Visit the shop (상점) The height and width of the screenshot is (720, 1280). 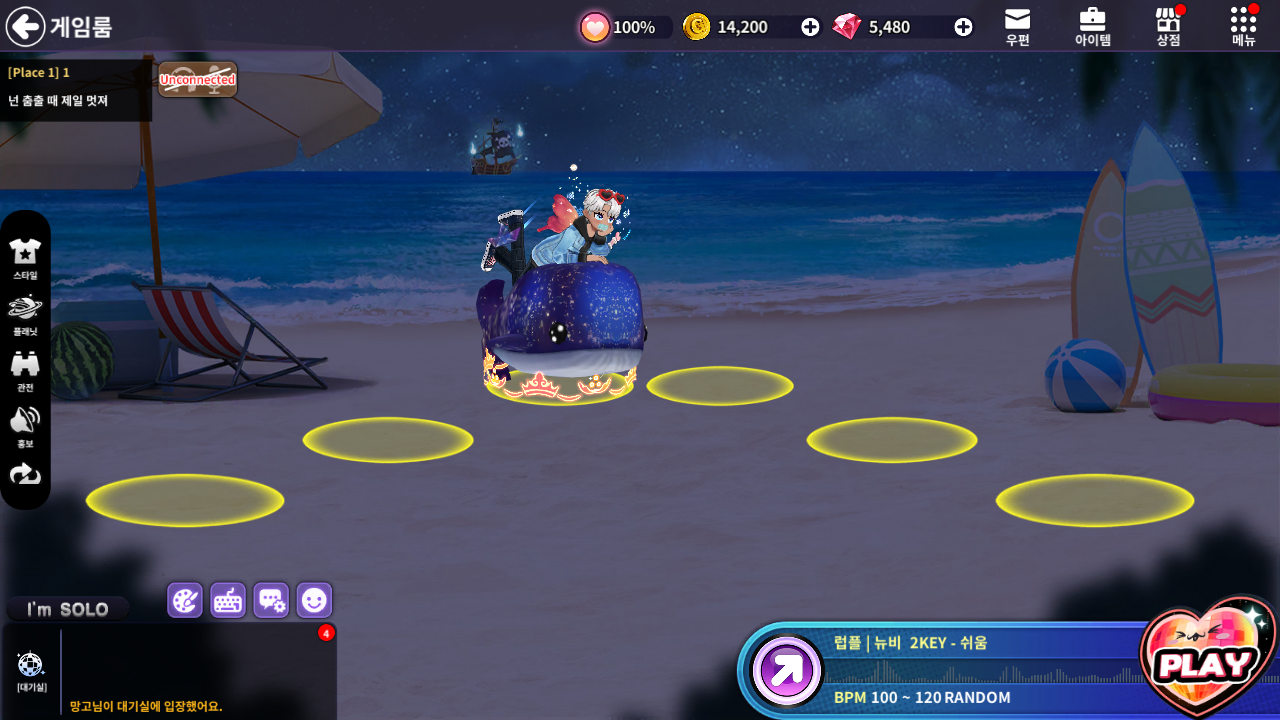coord(1168,27)
